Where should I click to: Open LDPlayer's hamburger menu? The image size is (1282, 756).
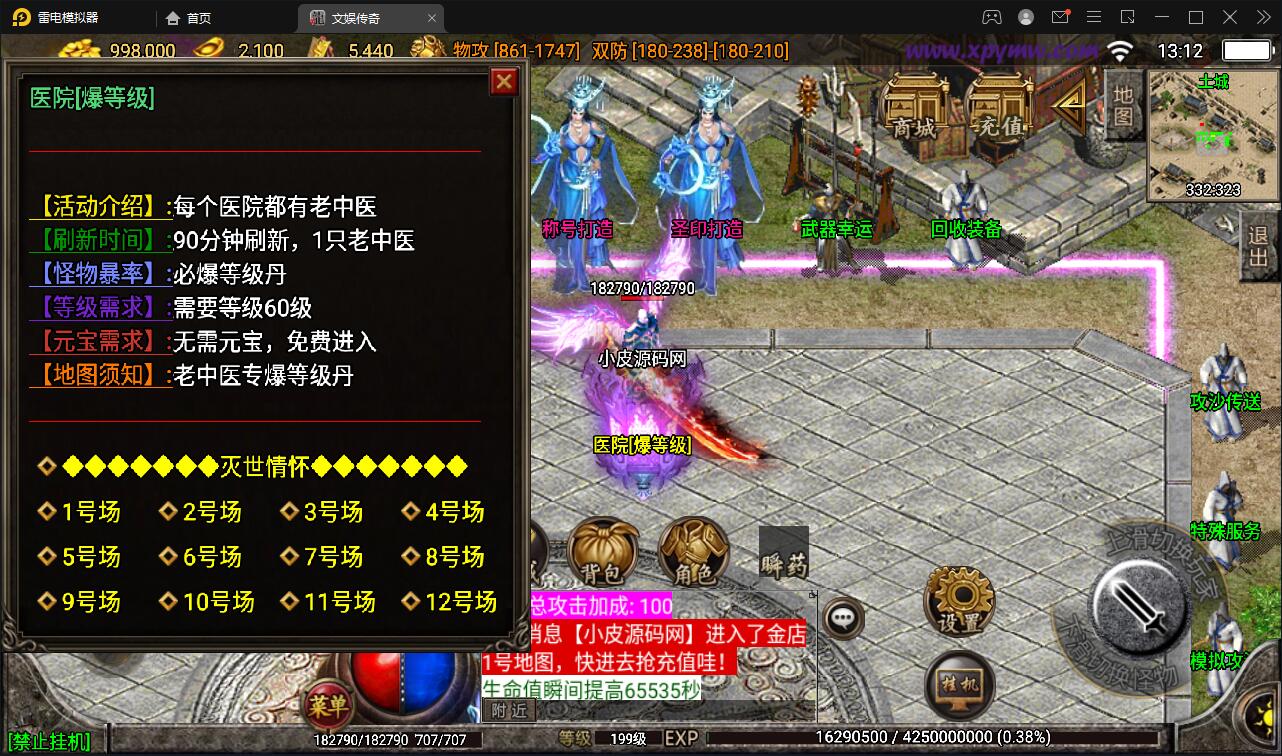[1095, 17]
